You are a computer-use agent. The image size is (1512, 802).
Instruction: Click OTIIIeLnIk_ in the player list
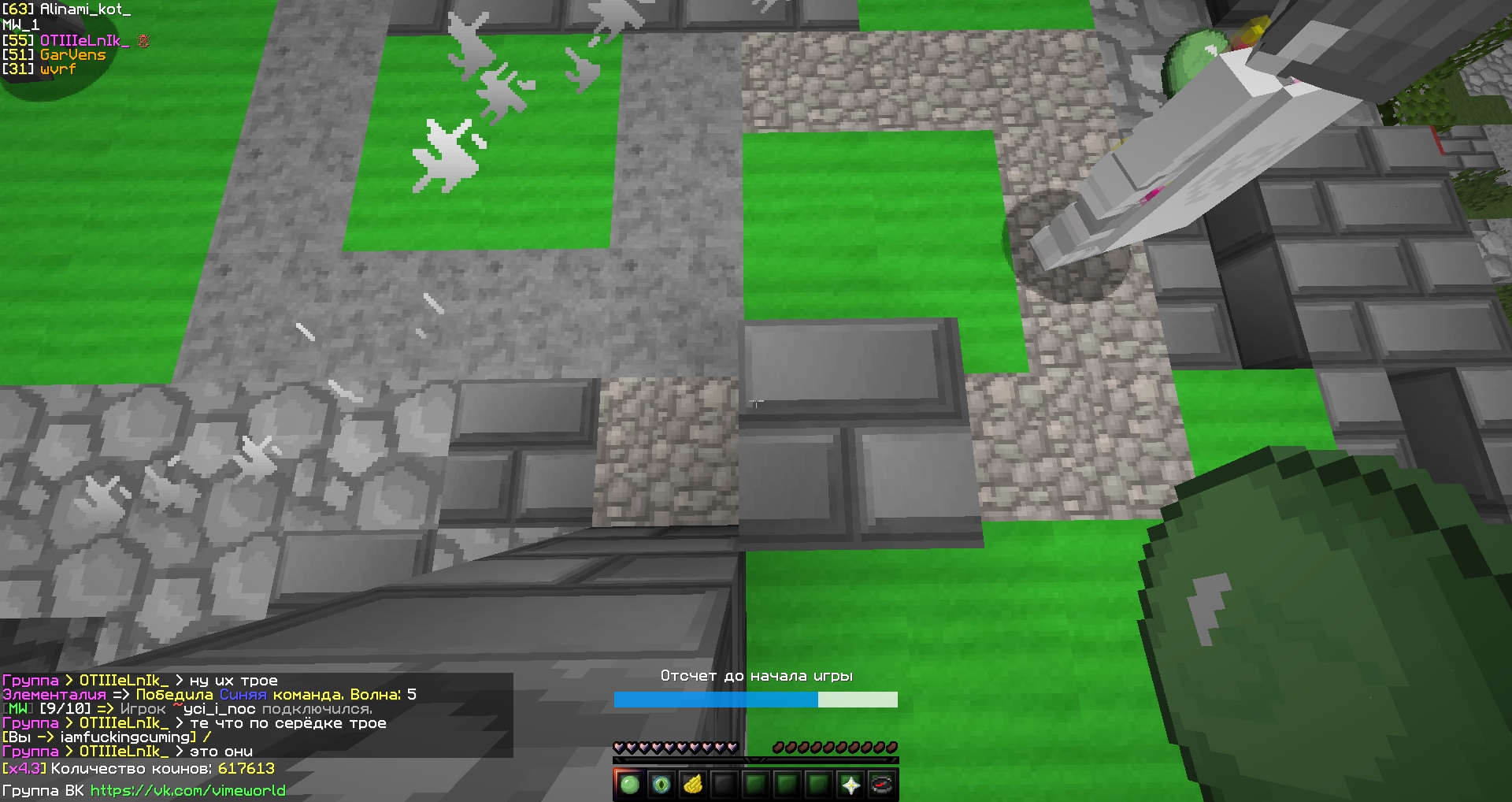[84, 40]
